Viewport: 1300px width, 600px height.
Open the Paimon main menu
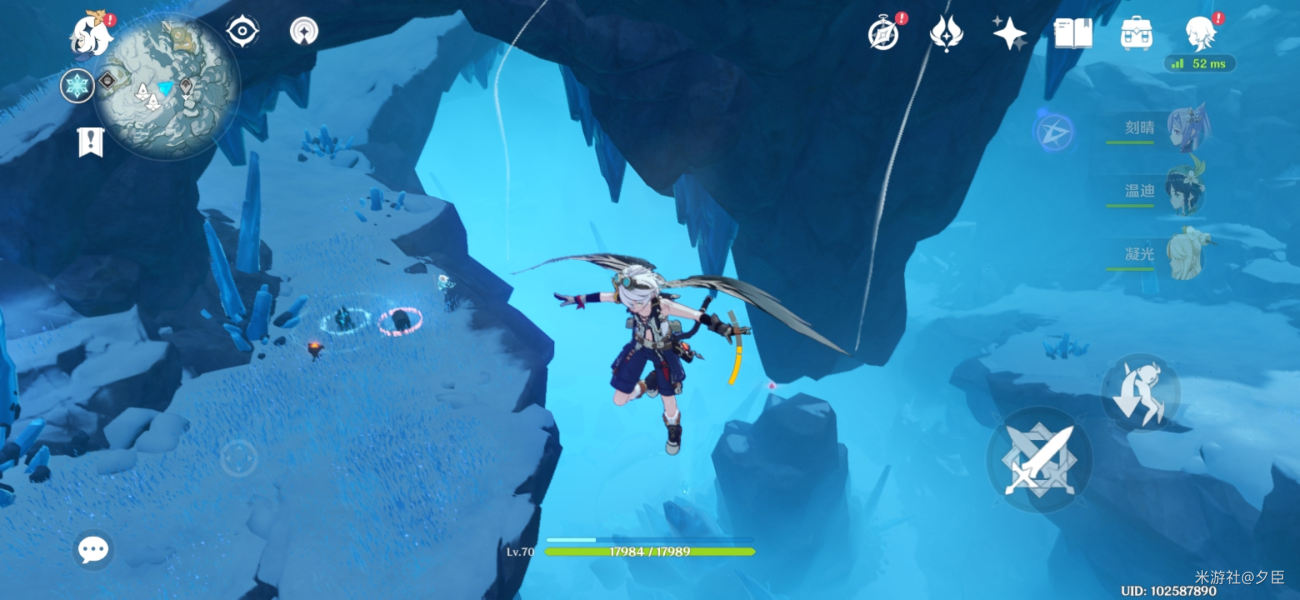[x=91, y=36]
